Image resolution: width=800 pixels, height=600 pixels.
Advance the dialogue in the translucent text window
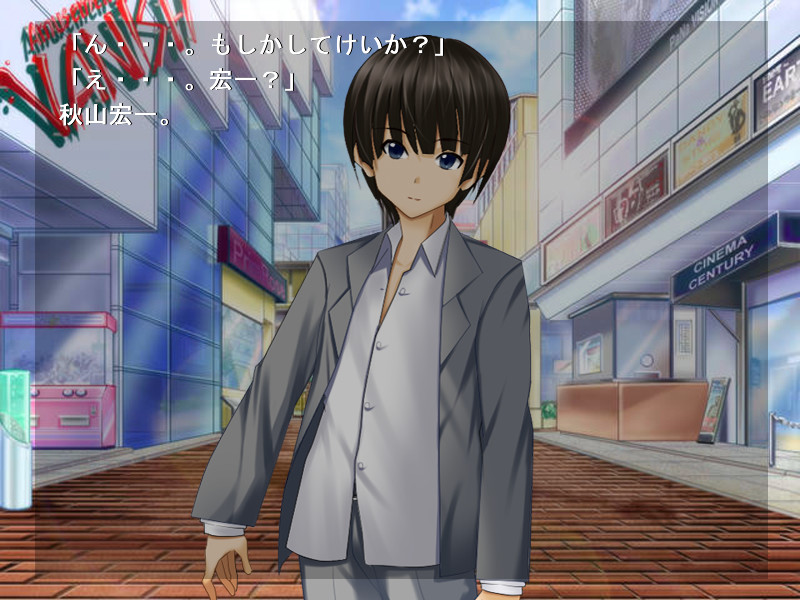pos(400,300)
